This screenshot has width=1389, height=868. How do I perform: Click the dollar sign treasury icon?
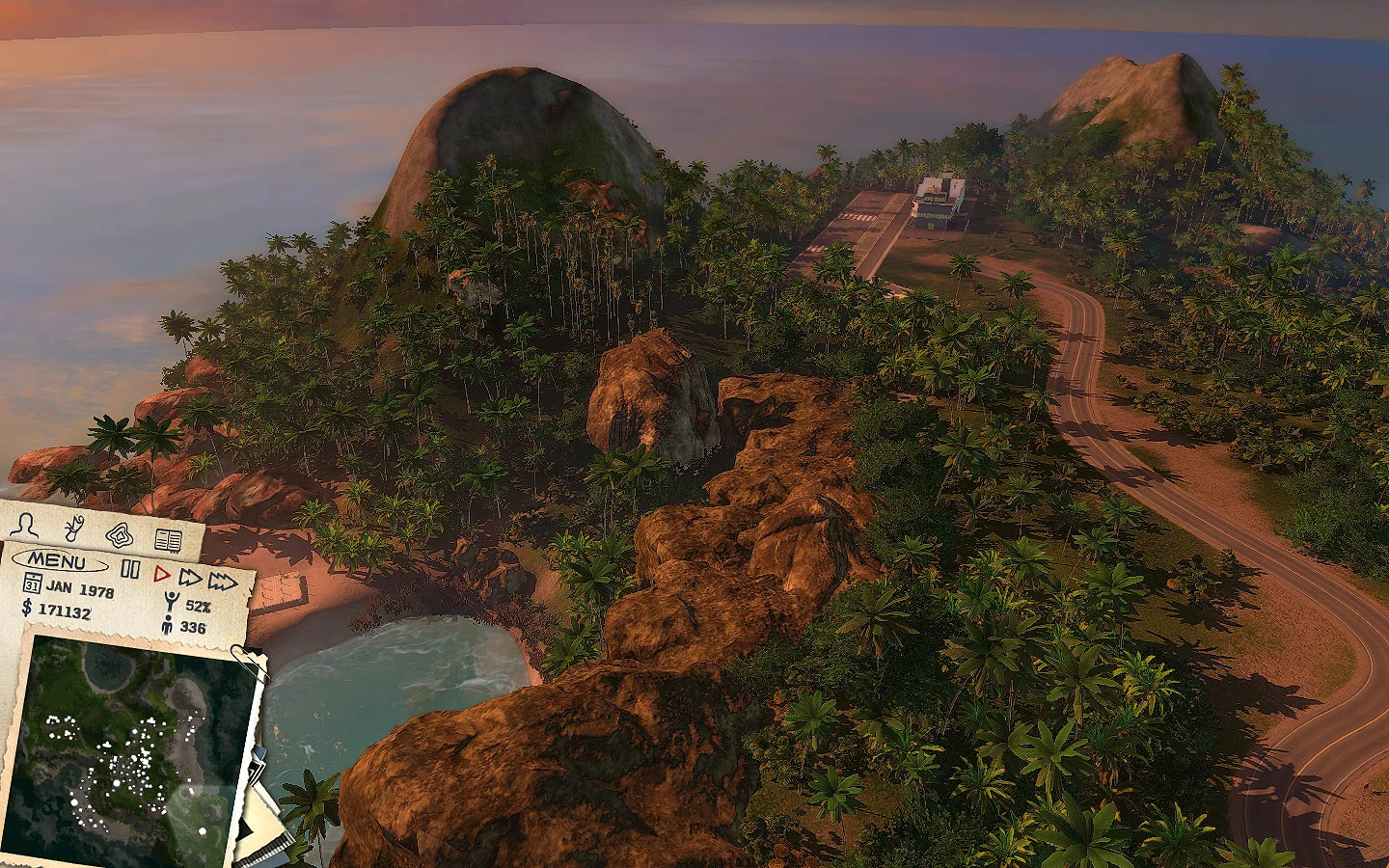pyautogui.click(x=25, y=609)
